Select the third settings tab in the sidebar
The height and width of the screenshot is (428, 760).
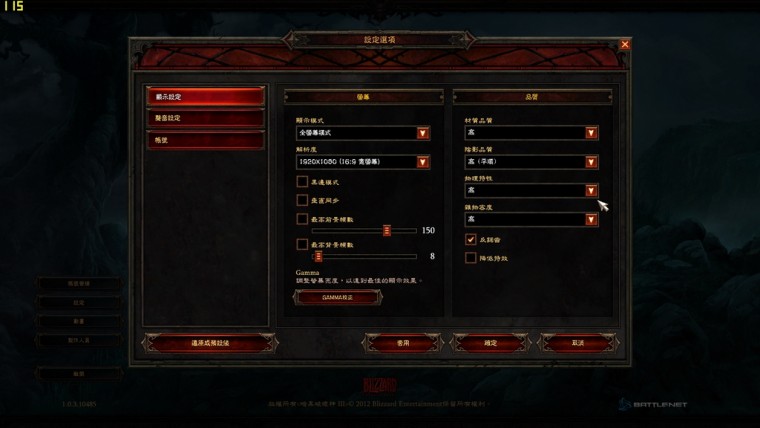coord(205,140)
